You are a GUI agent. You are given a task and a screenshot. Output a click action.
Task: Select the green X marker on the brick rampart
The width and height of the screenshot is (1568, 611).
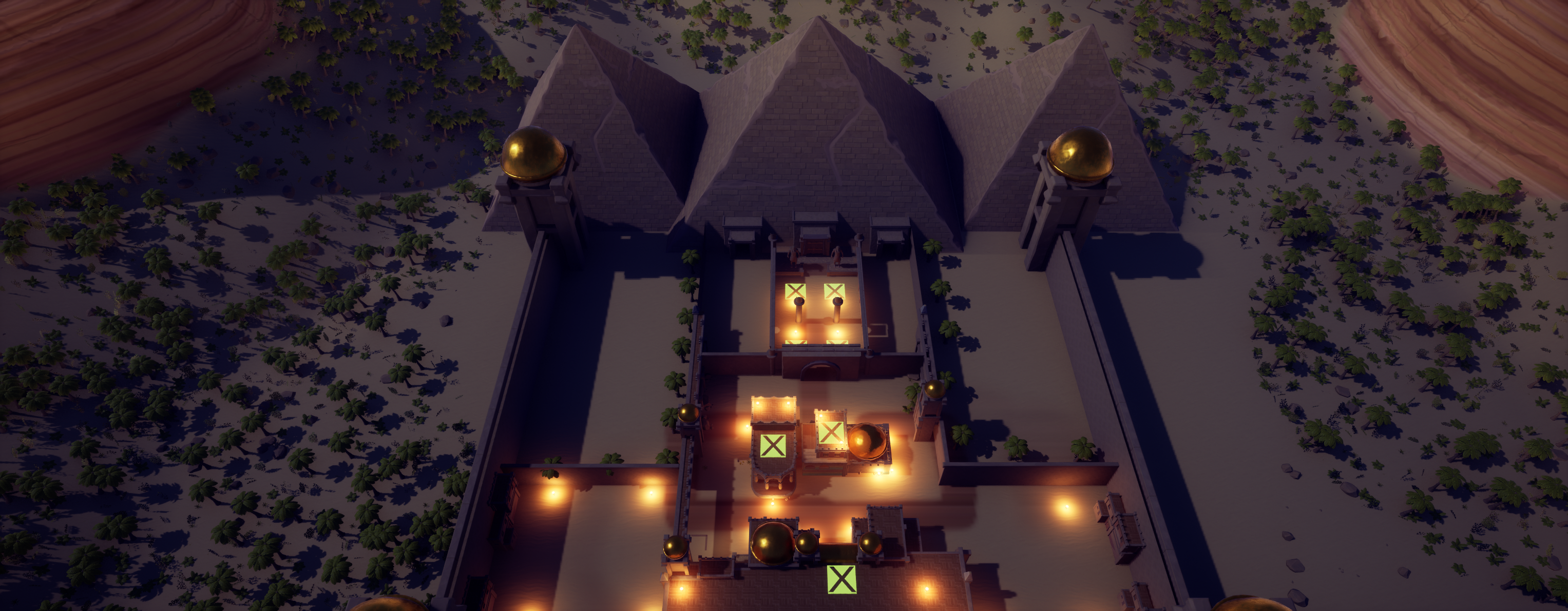pos(841,579)
